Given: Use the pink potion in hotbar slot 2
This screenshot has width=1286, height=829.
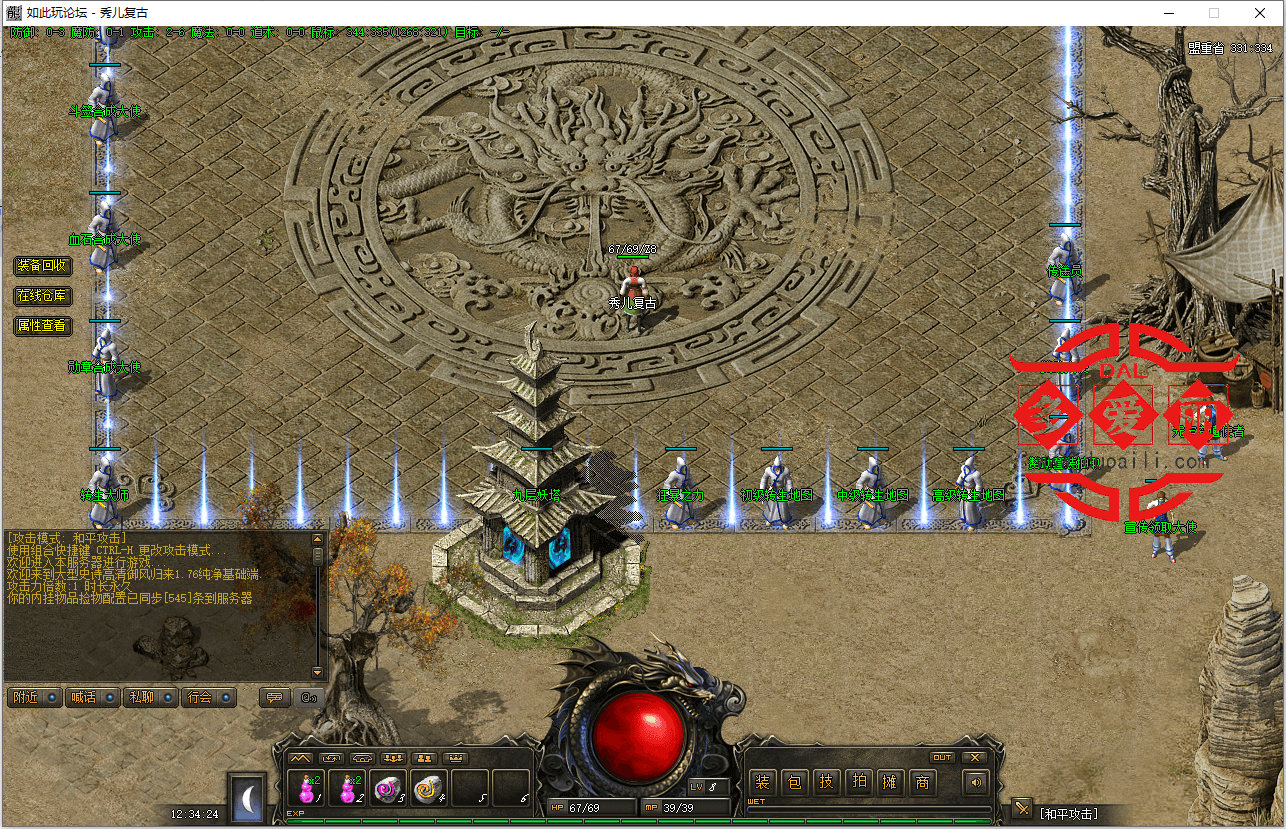Looking at the screenshot, I should click(347, 788).
